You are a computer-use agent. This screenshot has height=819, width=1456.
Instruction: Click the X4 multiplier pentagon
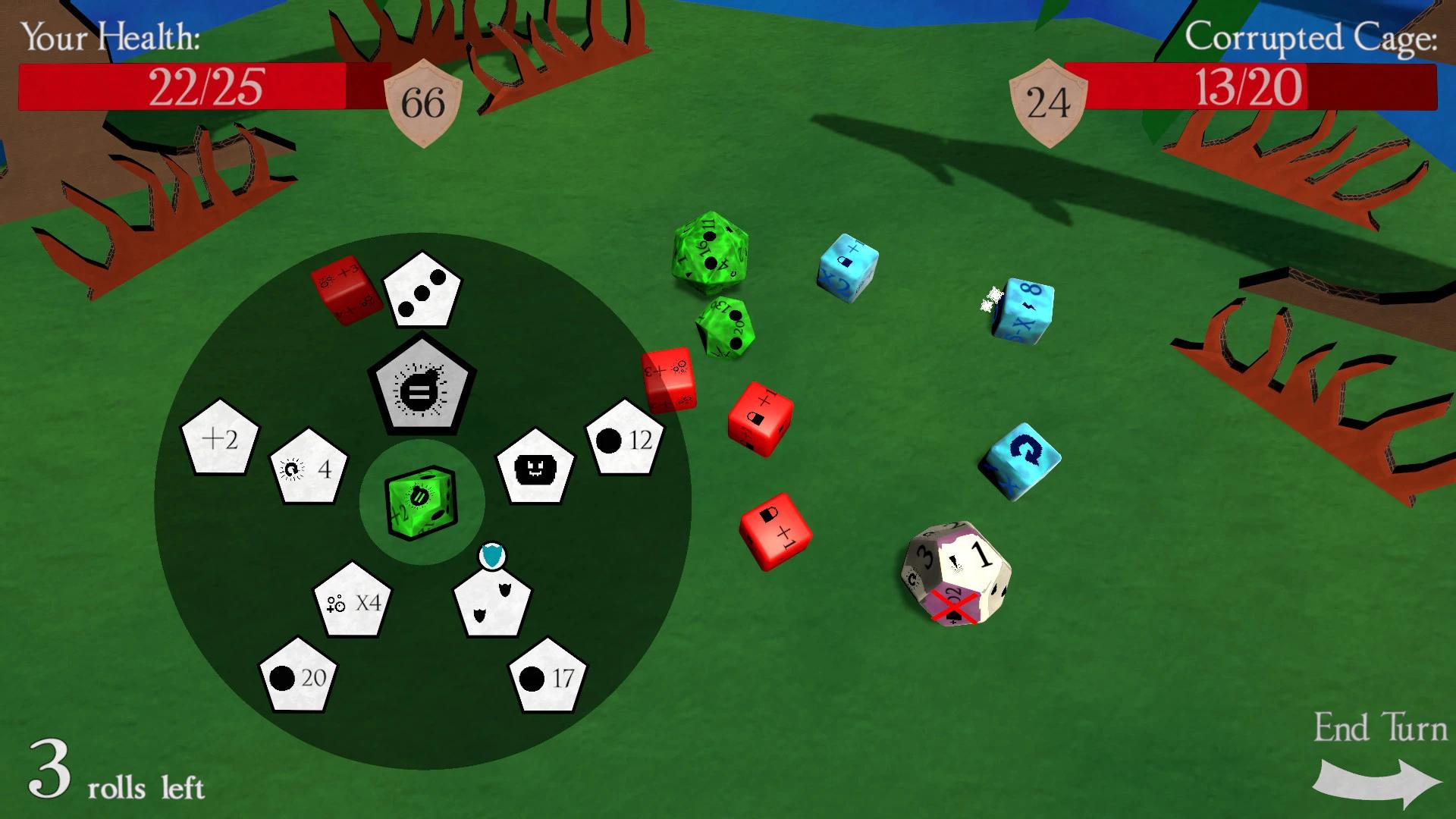(352, 603)
